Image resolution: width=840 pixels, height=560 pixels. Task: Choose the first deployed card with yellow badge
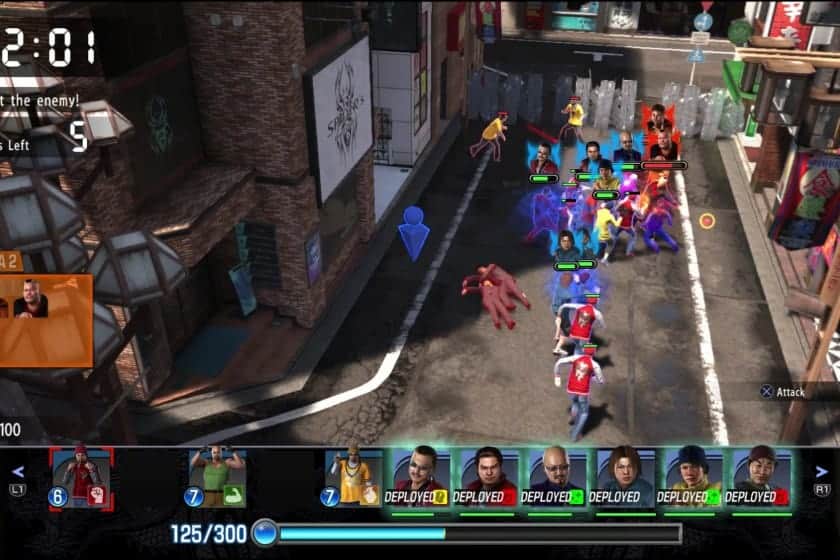pyautogui.click(x=419, y=477)
